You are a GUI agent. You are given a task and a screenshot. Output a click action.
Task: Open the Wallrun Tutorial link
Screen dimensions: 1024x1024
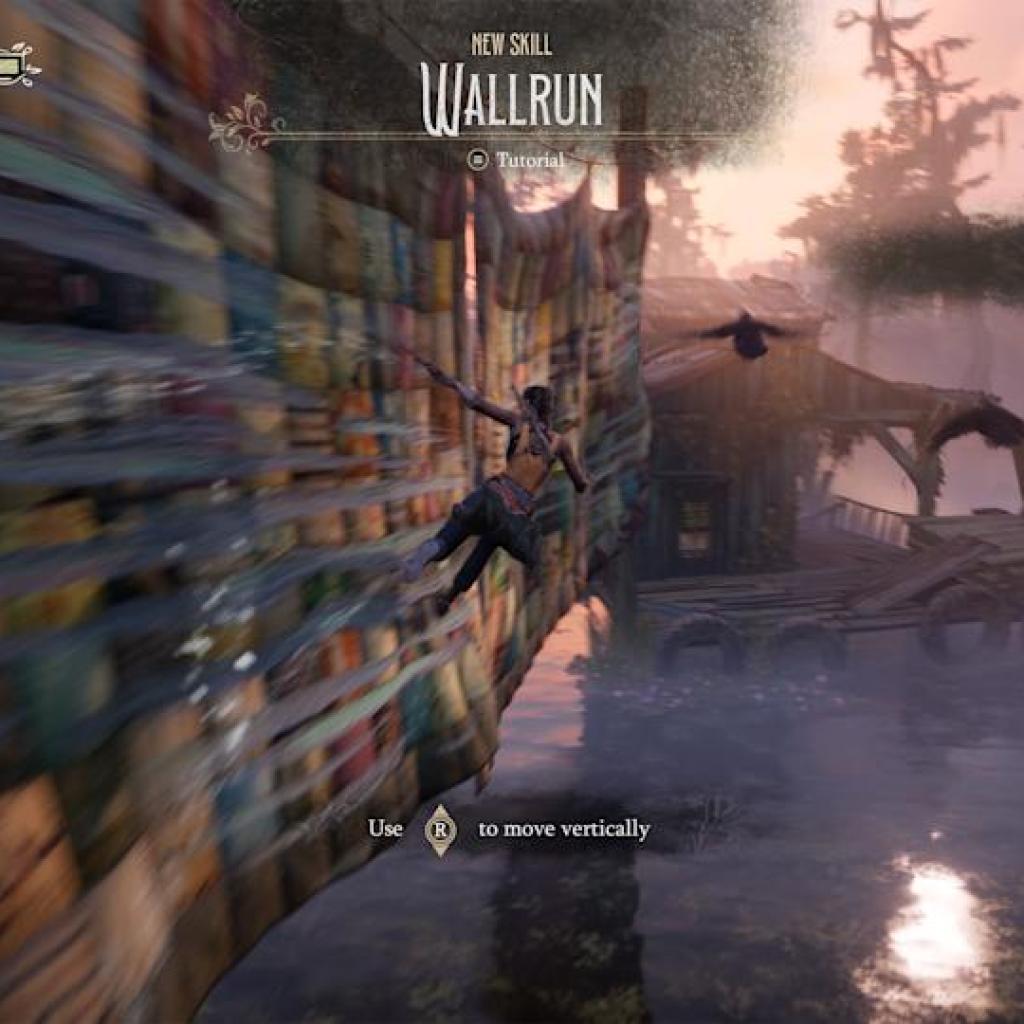coord(518,160)
